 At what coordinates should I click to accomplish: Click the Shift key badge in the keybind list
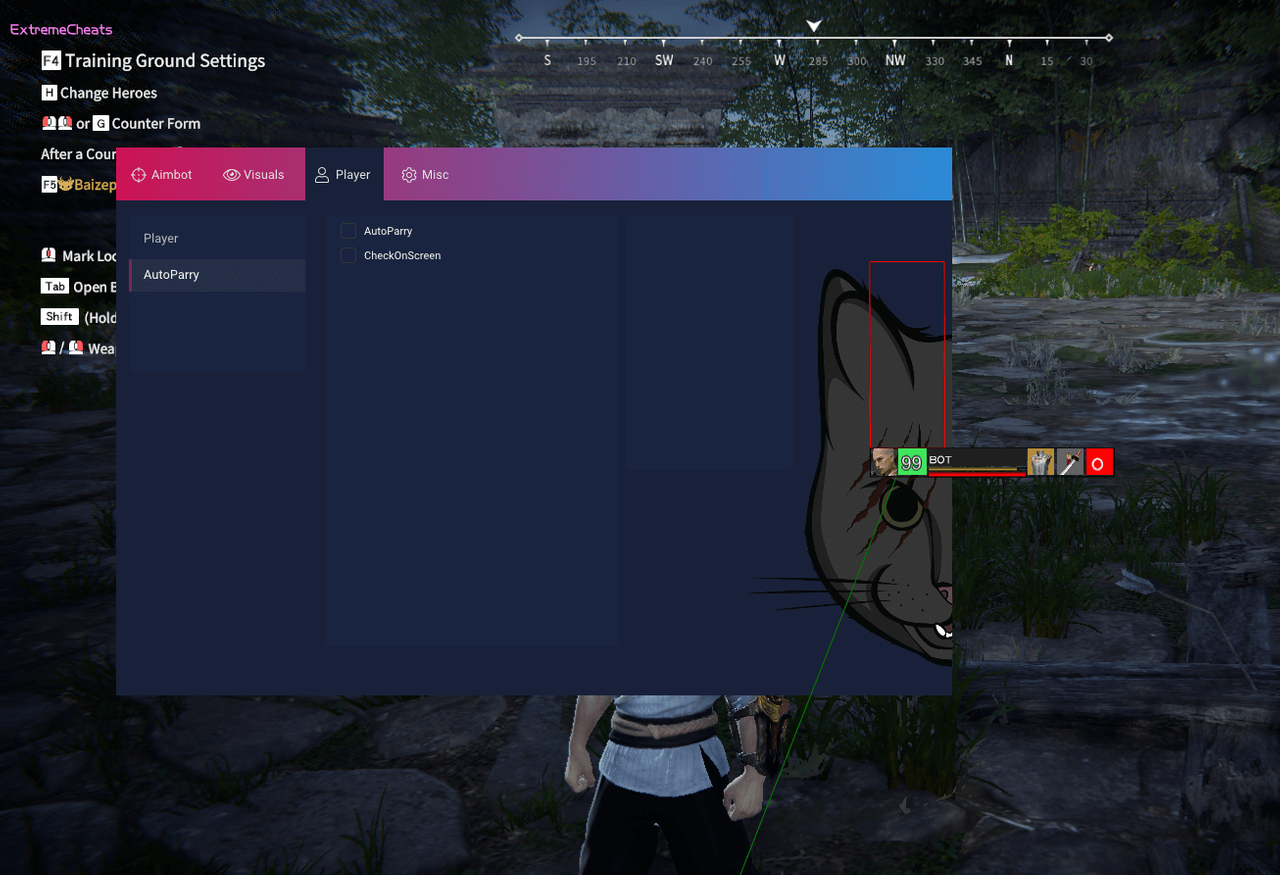click(59, 316)
